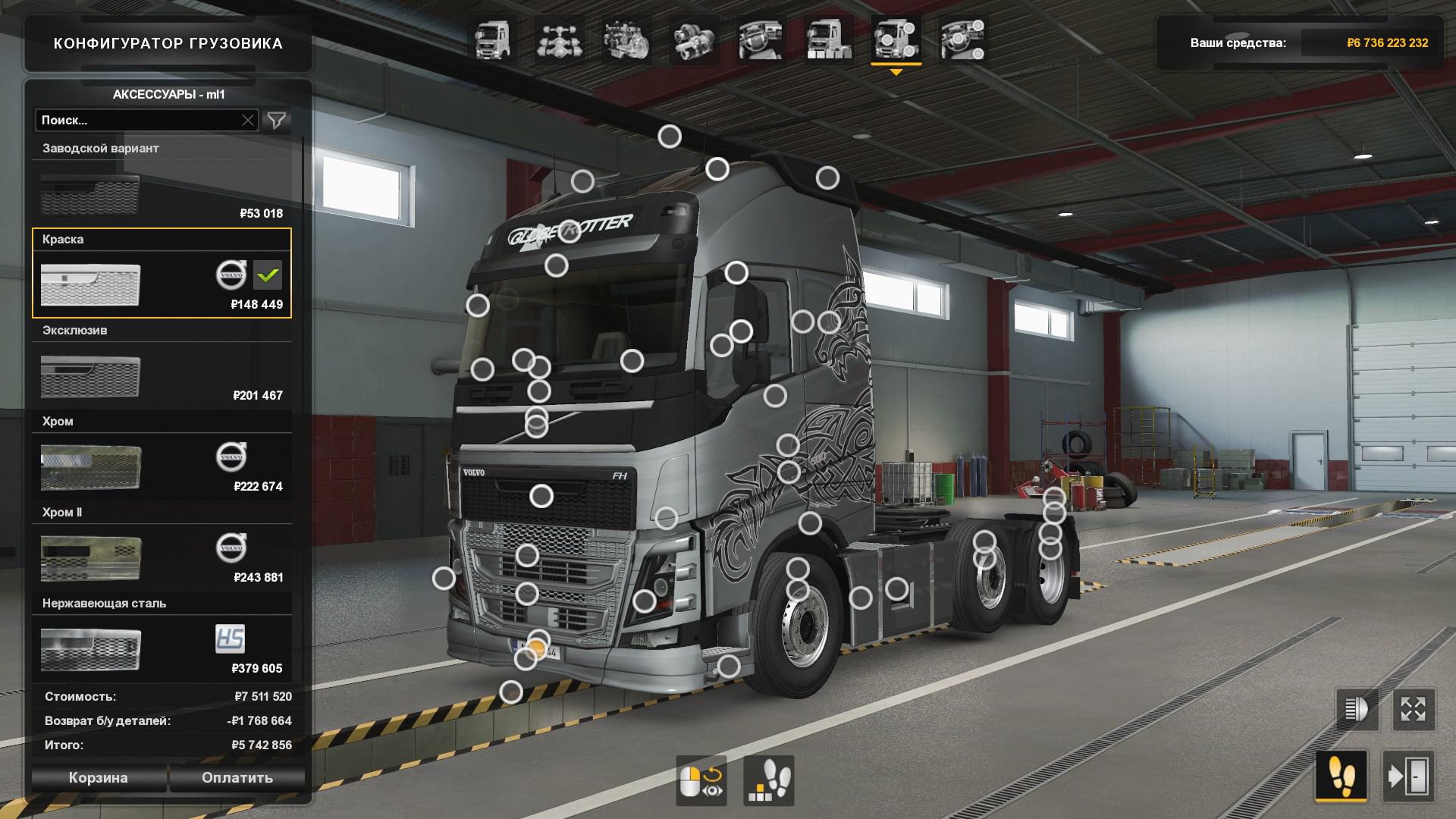Open the Корзина cart
The image size is (1456, 819).
[98, 778]
